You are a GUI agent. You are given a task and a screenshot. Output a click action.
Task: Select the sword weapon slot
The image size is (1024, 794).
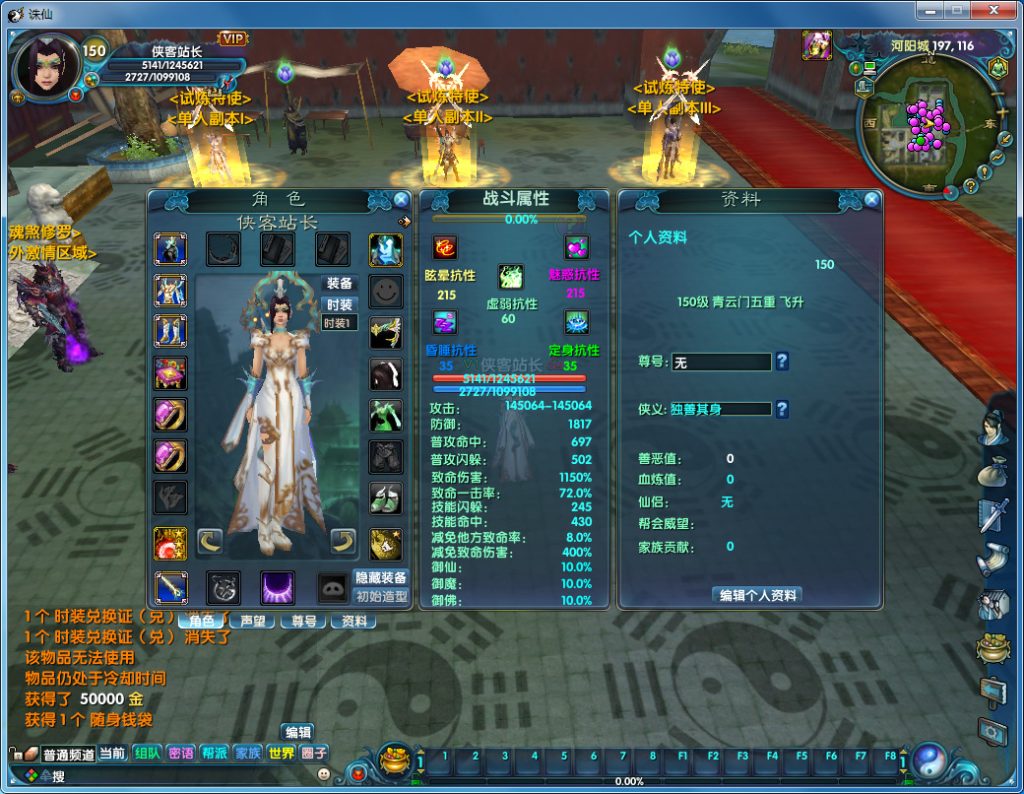pyautogui.click(x=170, y=587)
